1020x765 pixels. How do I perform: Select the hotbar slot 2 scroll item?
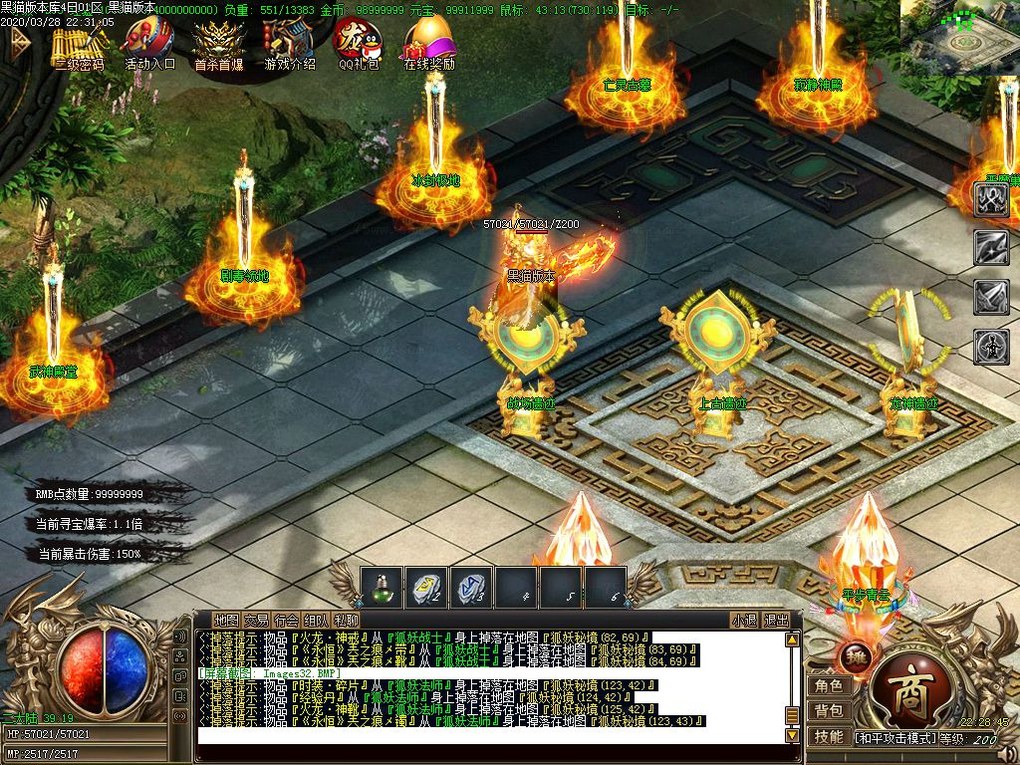427,588
